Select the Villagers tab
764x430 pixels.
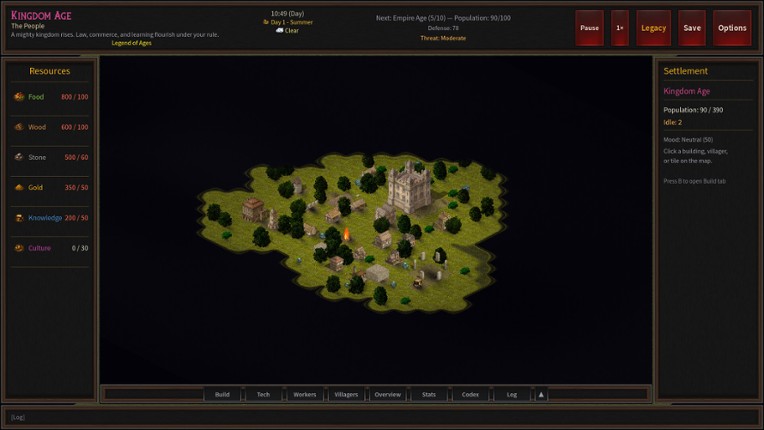346,394
